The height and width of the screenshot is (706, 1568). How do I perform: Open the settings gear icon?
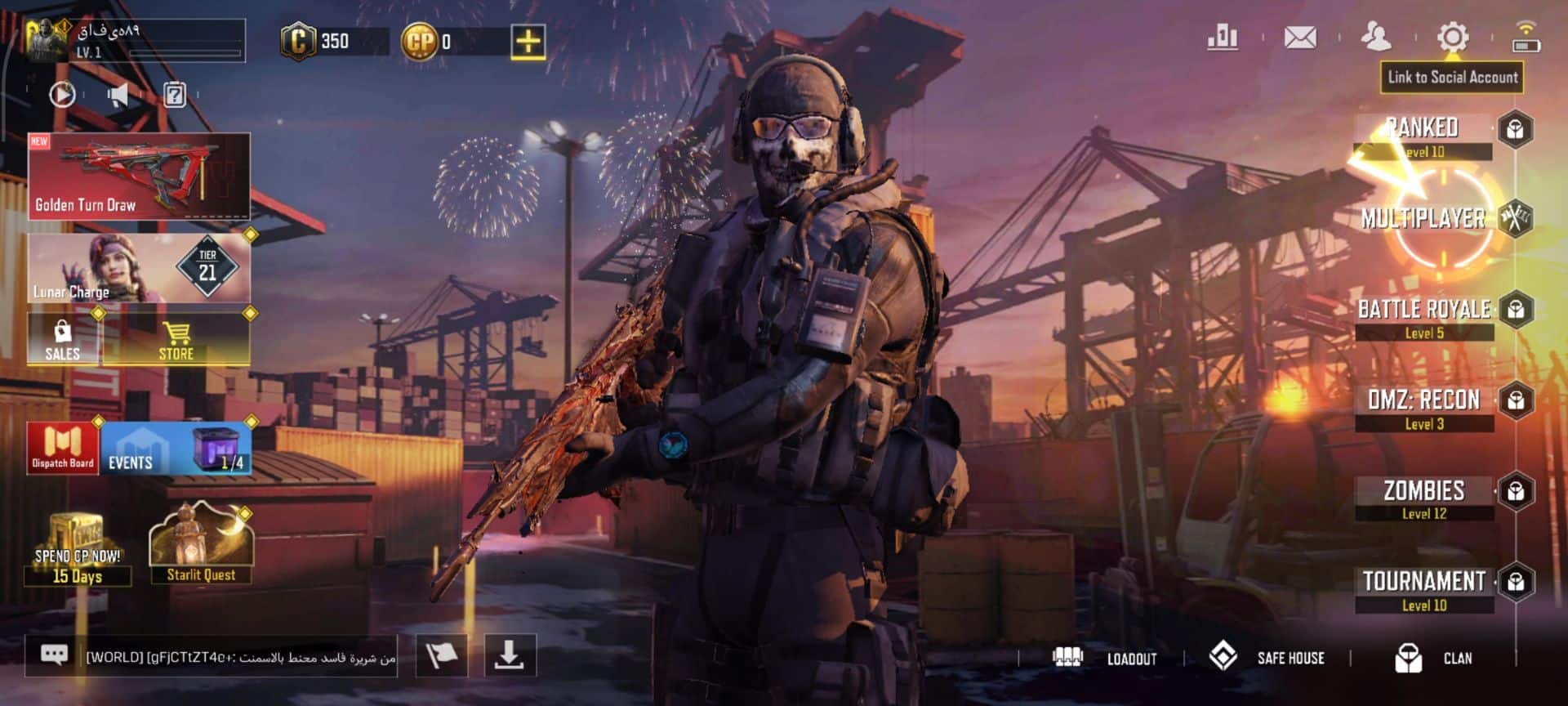1452,38
